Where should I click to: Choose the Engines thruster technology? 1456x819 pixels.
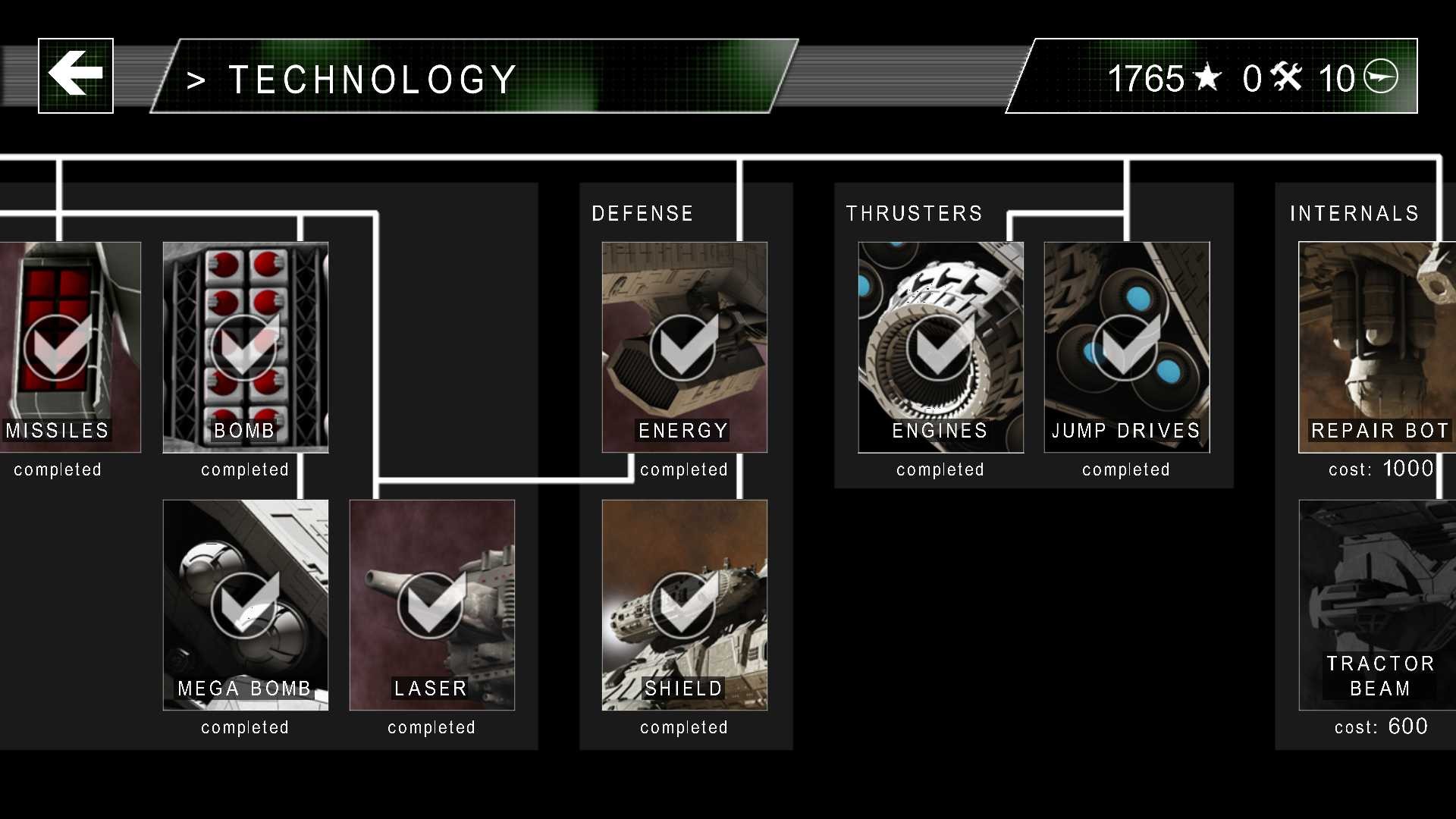point(940,347)
